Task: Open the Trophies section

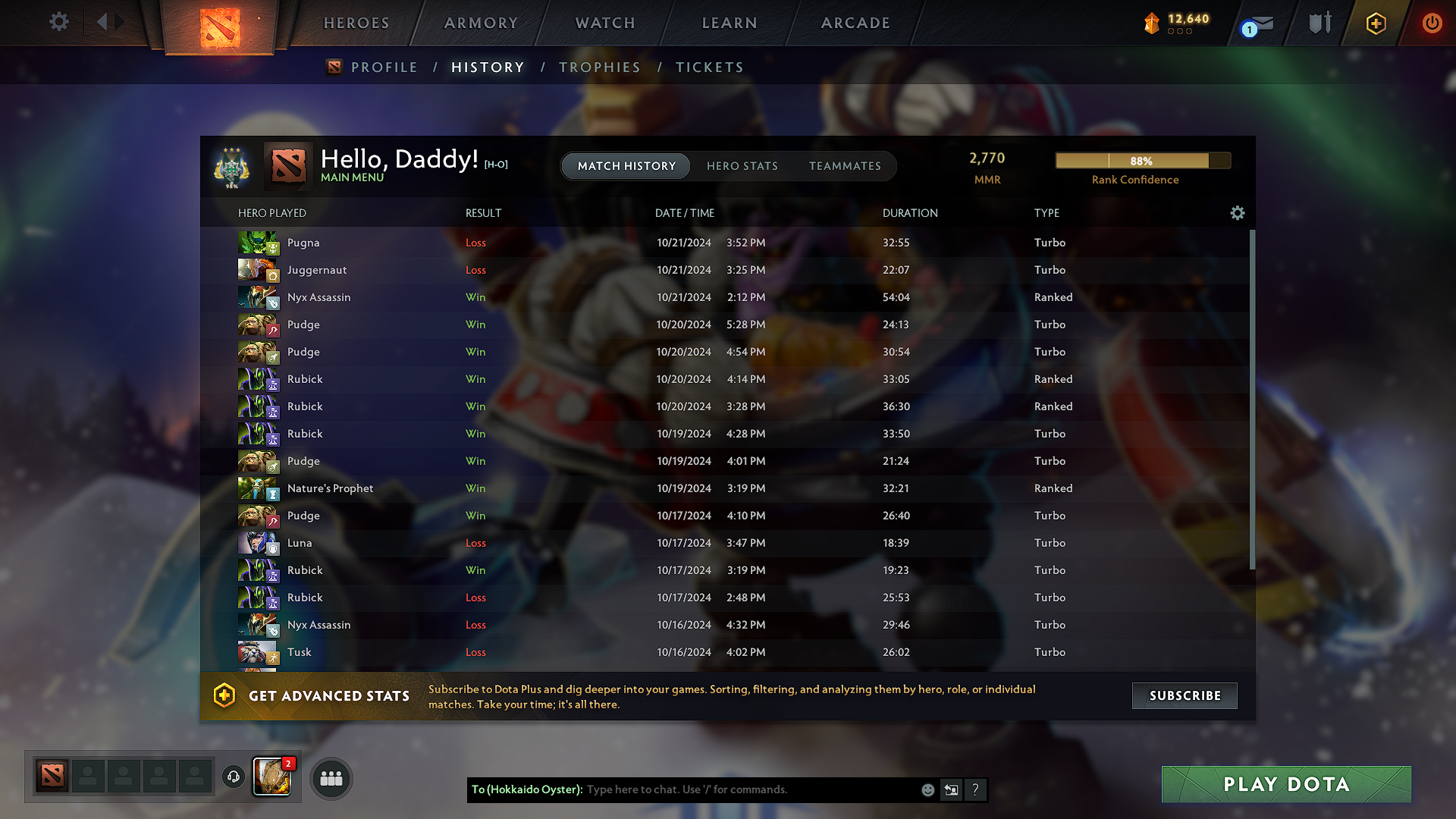Action: [600, 67]
